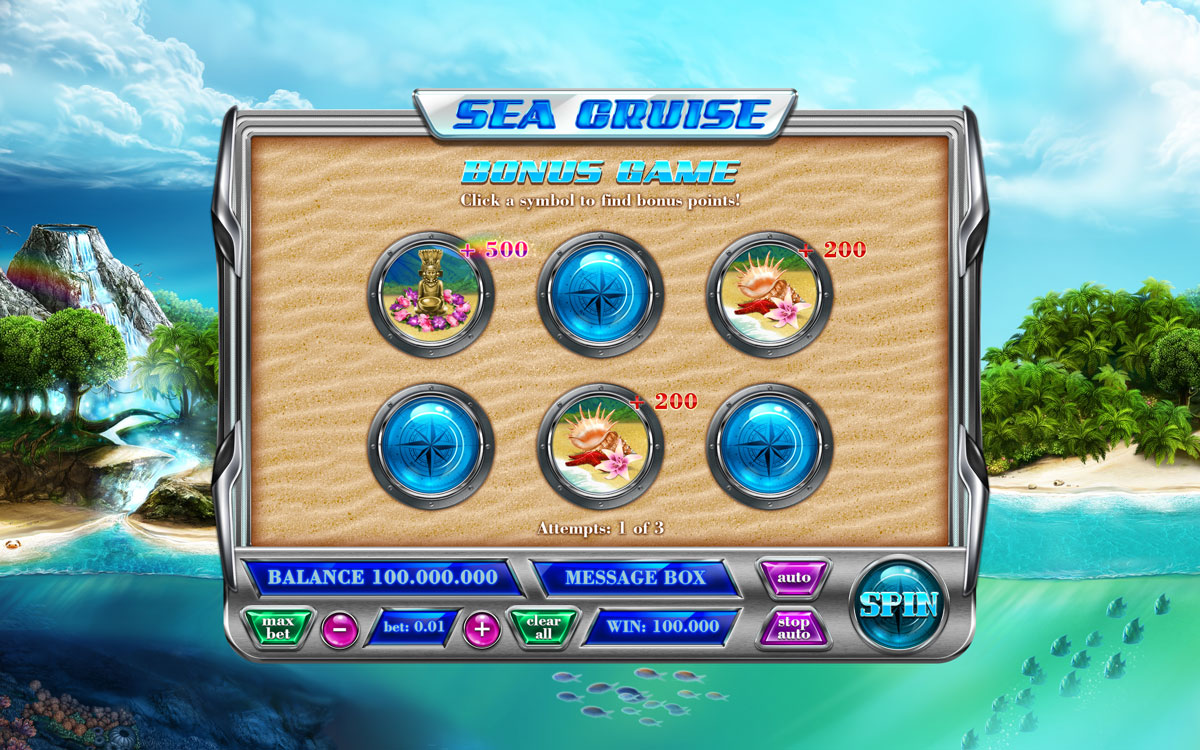Decrease the bet with the minus button
Screen dimensions: 1200x750
(x=340, y=629)
